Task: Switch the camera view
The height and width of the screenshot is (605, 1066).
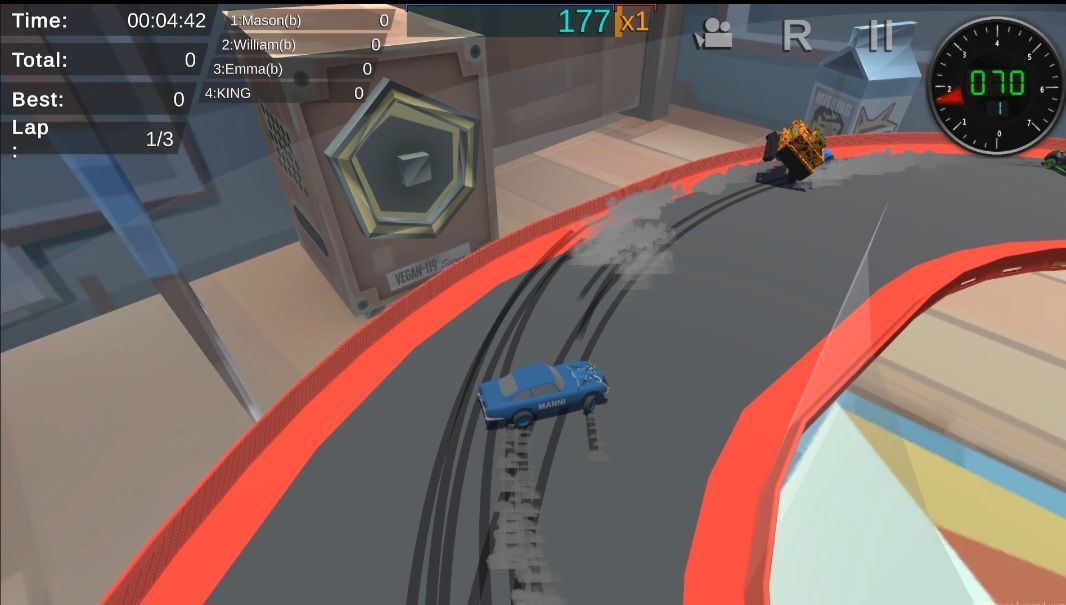Action: point(714,34)
